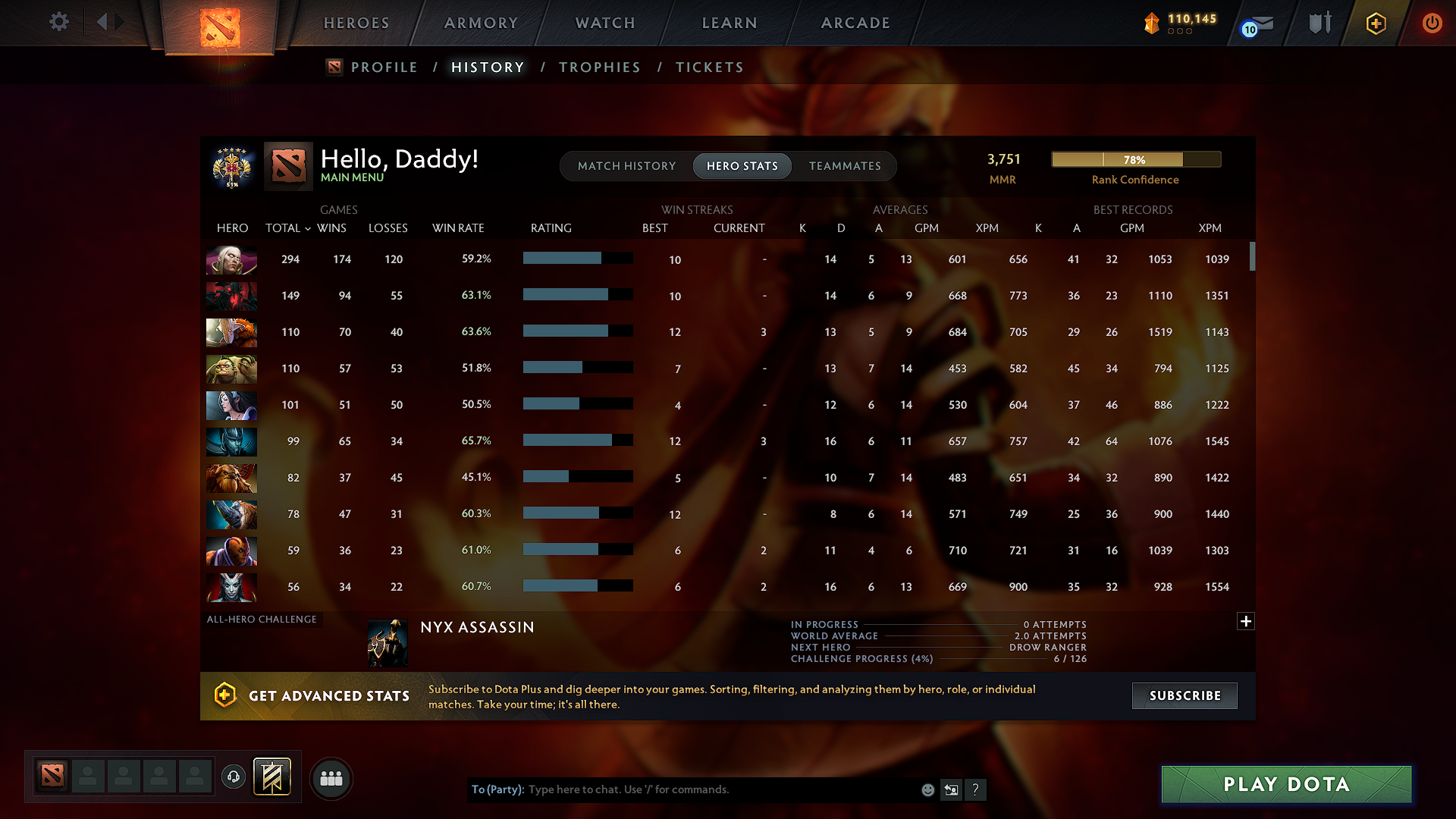Open the friends list icon bottom right
This screenshot has width=1456, height=819.
point(331,778)
